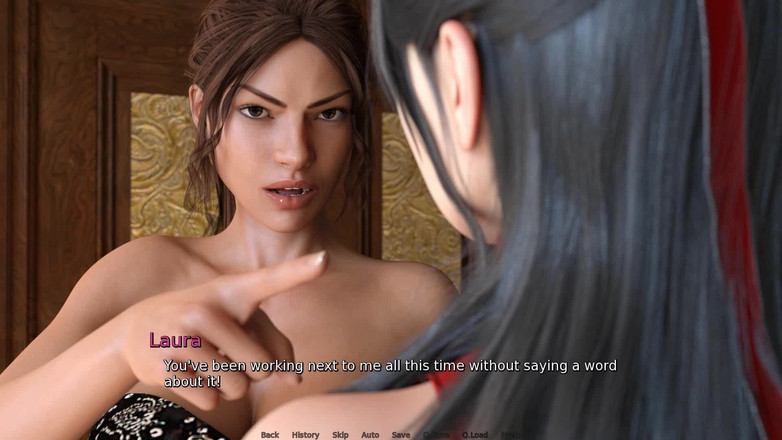The image size is (782, 440).
Task: Click Q.Load to quick load
Action: pos(474,435)
